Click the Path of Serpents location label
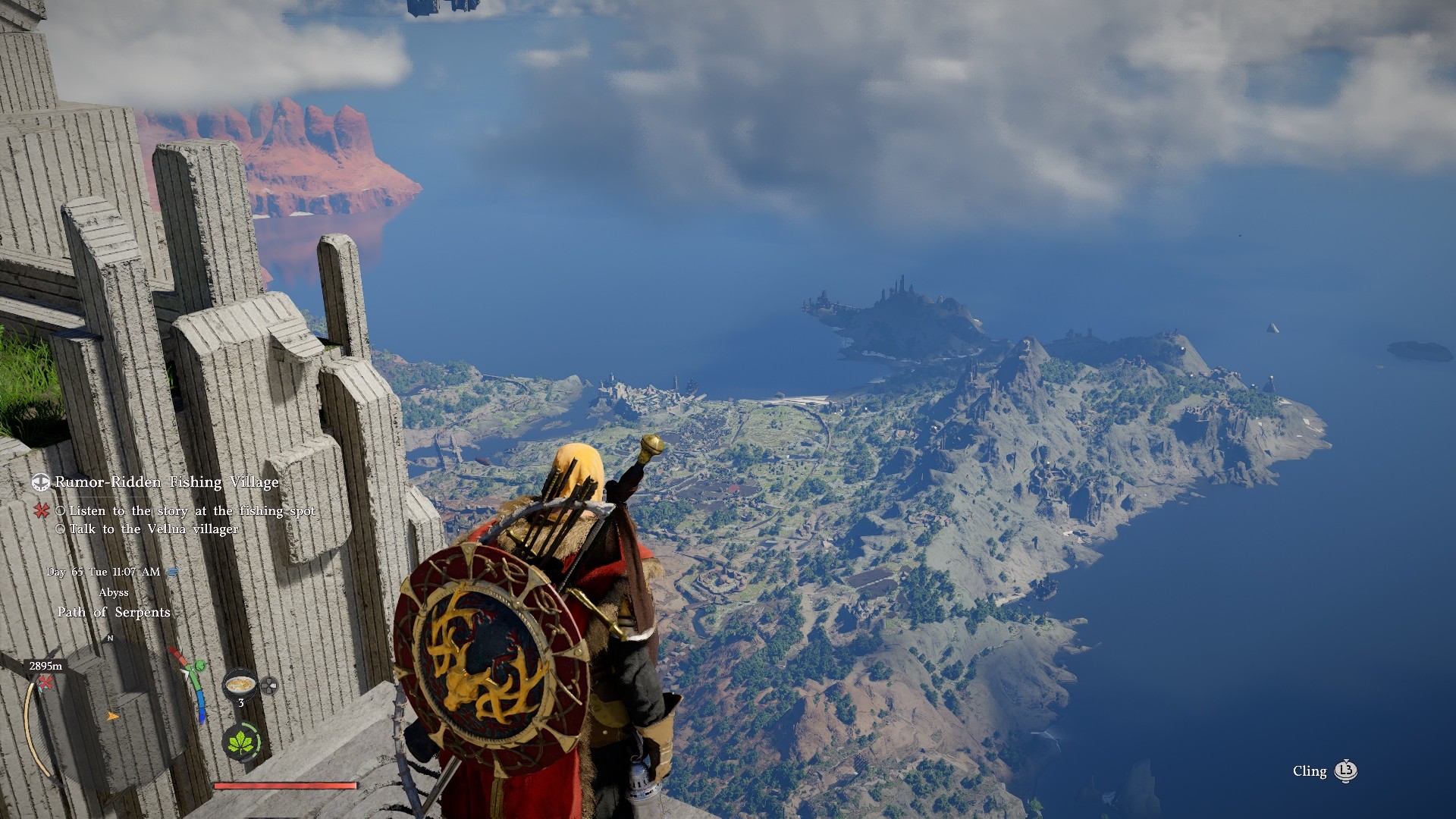This screenshot has height=819, width=1456. pos(115,612)
